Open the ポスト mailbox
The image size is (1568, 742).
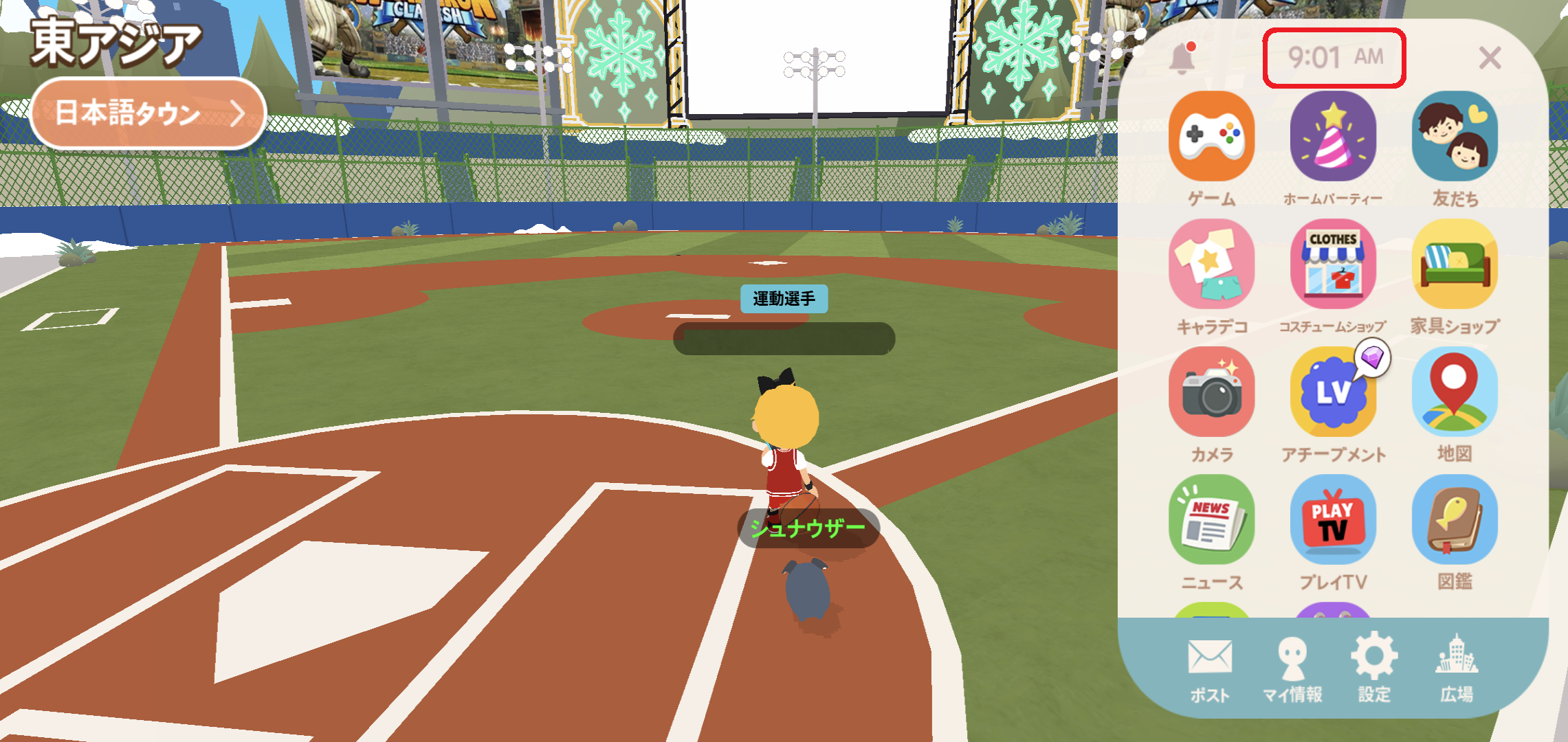pos(1210,668)
